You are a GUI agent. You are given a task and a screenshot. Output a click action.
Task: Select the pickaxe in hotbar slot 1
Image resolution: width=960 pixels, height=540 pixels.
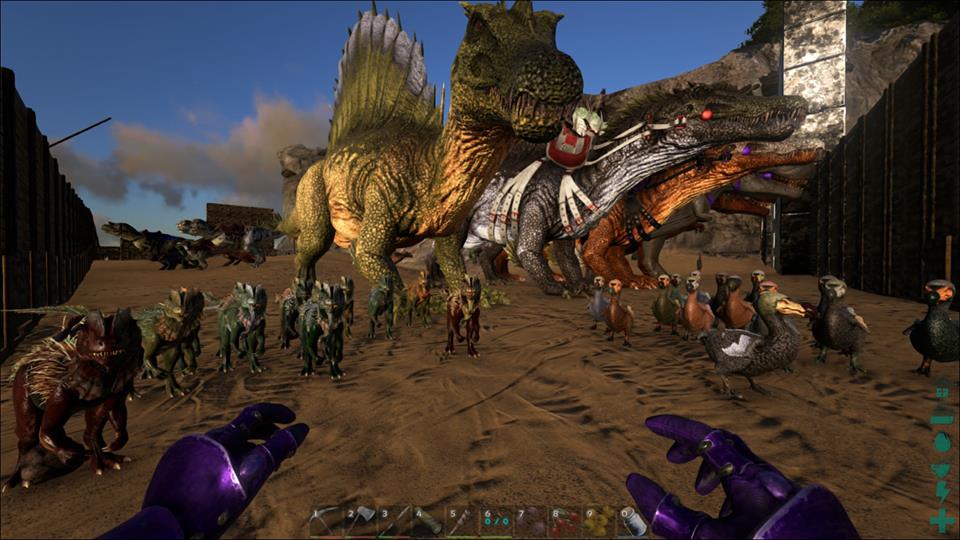coord(326,521)
